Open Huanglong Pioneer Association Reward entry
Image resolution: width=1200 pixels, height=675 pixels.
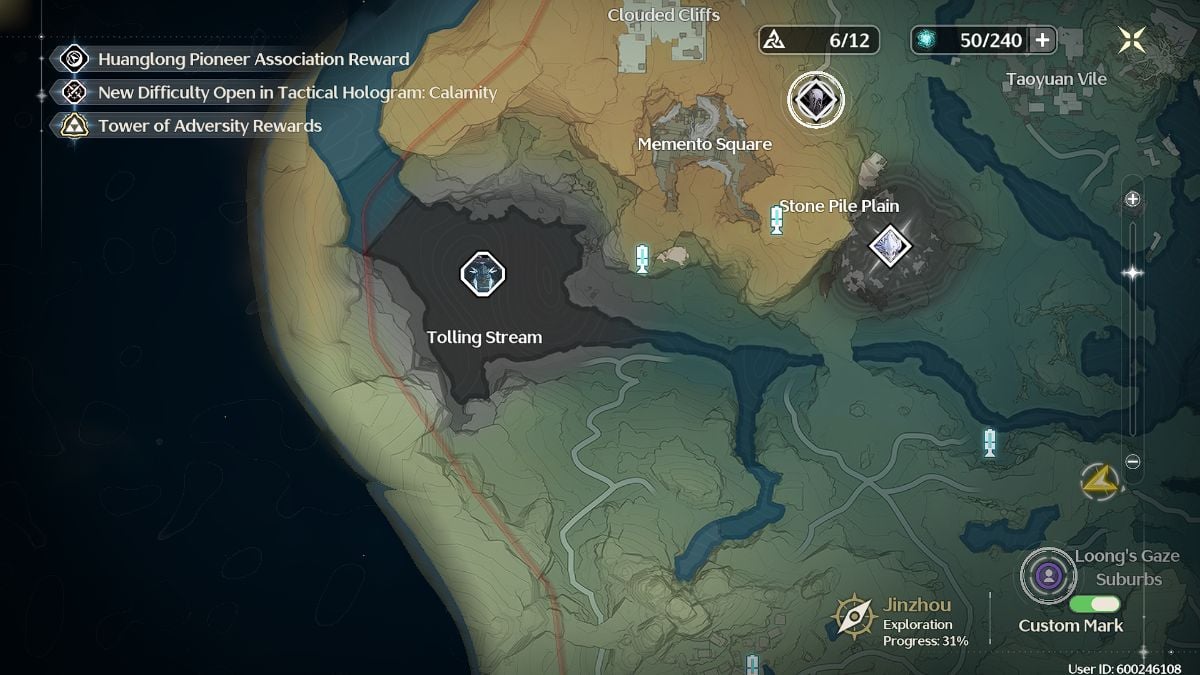coord(253,59)
